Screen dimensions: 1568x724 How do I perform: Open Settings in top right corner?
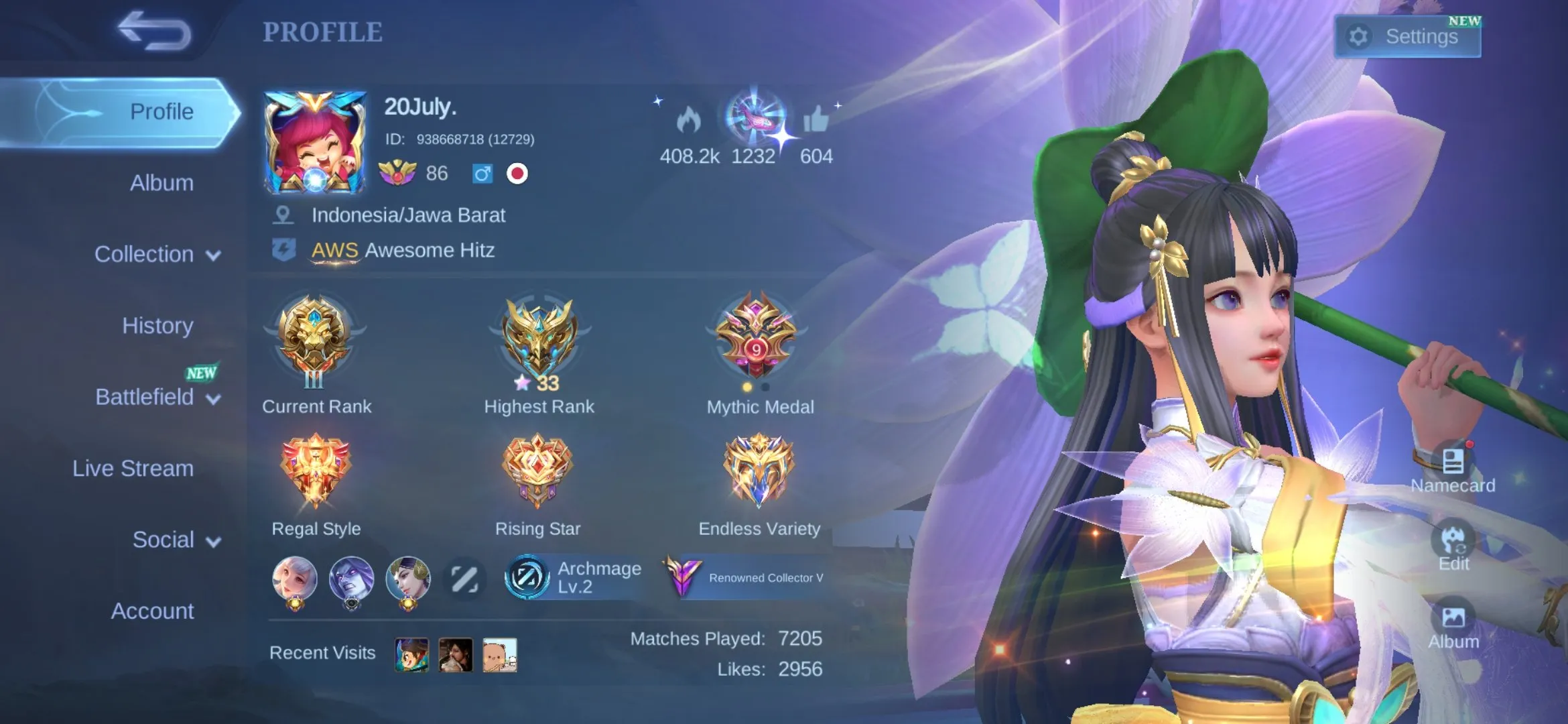tap(1407, 36)
